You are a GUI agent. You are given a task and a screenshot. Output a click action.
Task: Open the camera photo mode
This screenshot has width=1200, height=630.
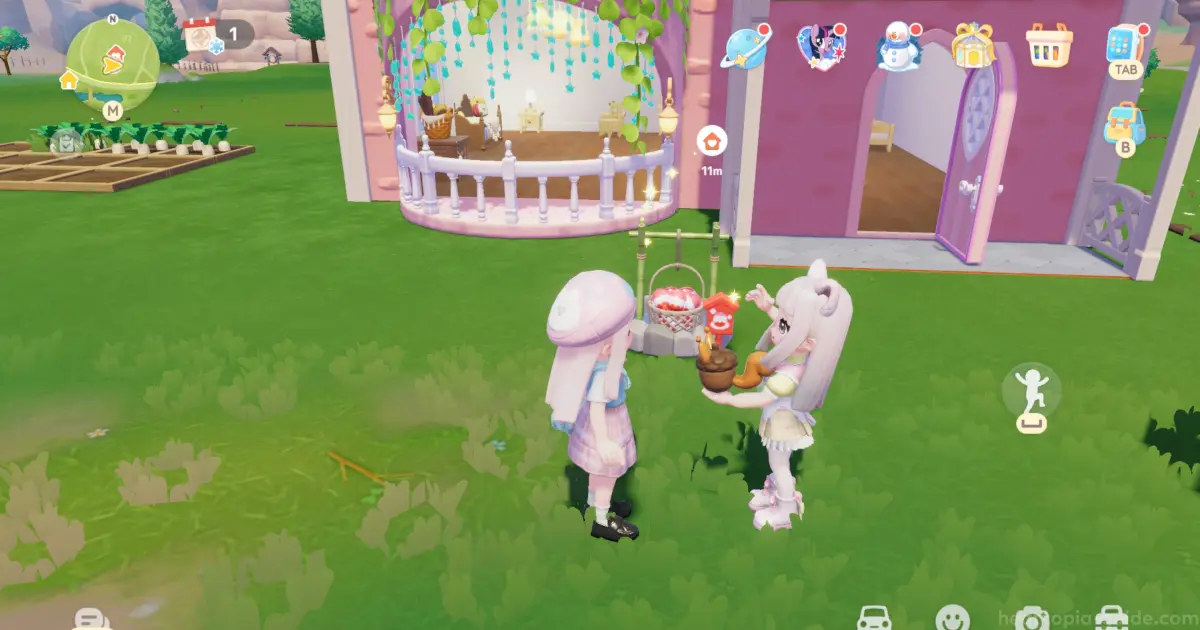click(1032, 620)
